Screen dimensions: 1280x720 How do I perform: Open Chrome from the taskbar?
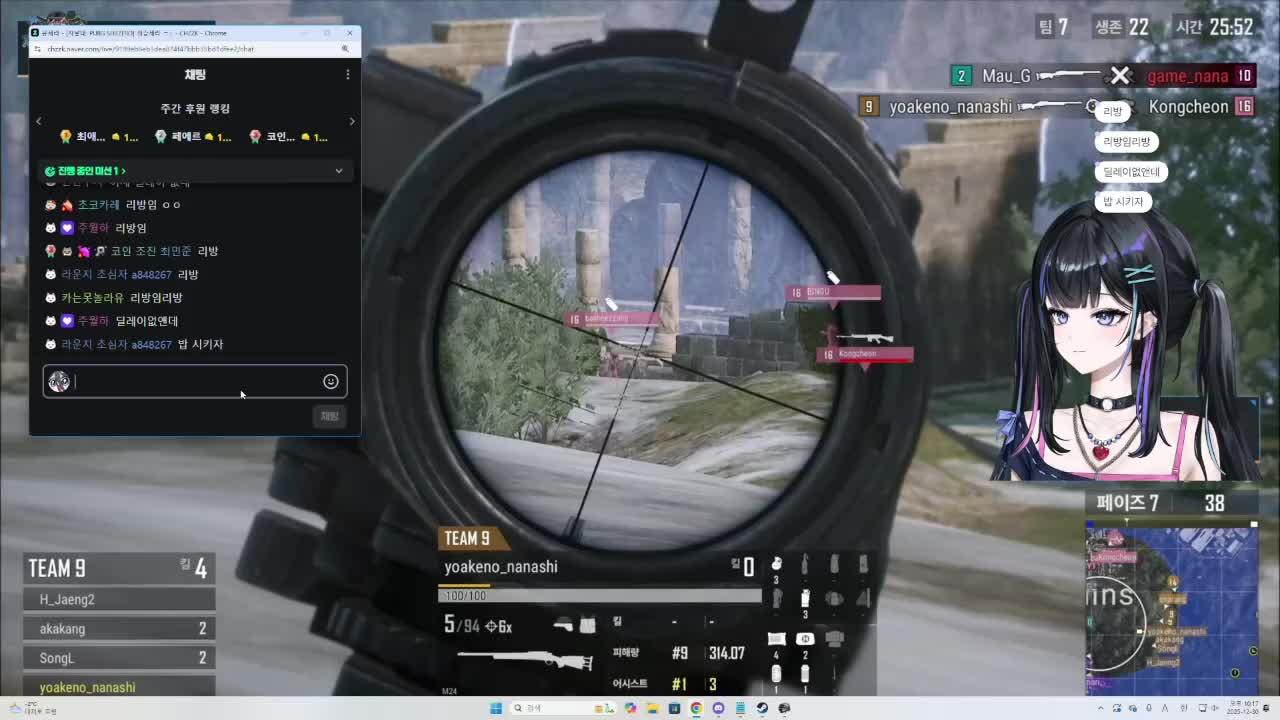click(x=697, y=708)
